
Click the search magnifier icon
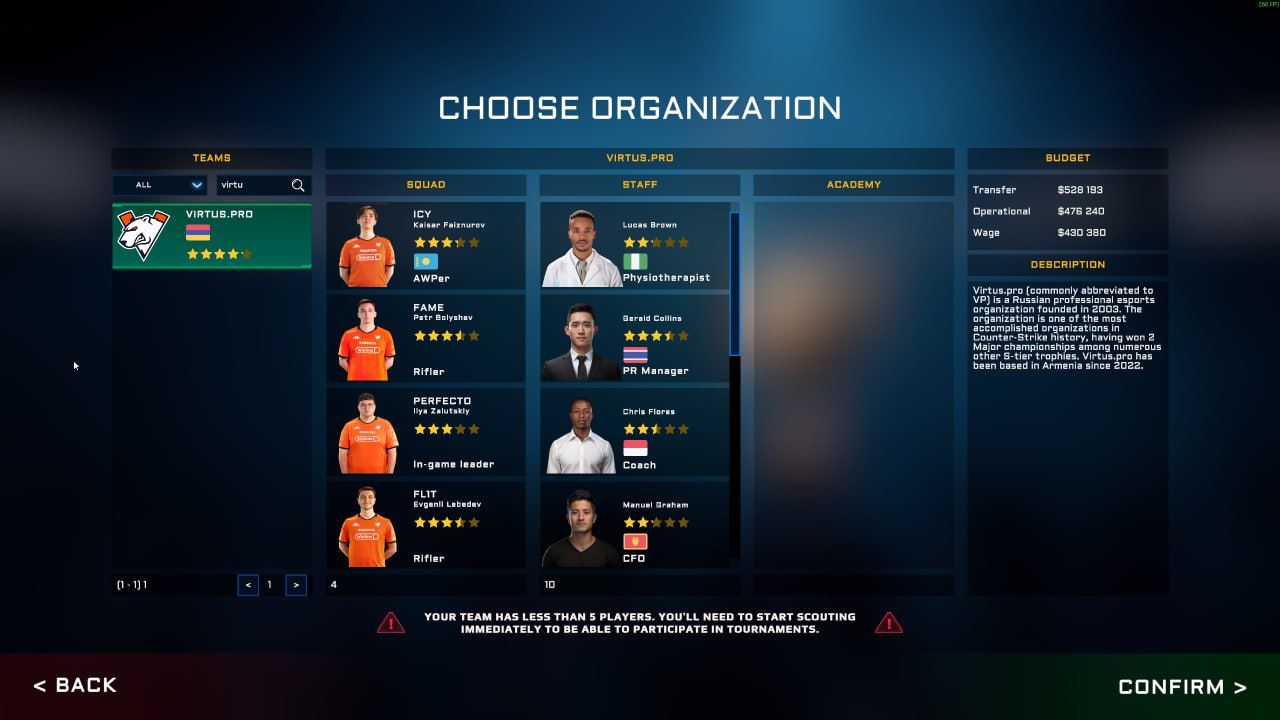point(299,185)
